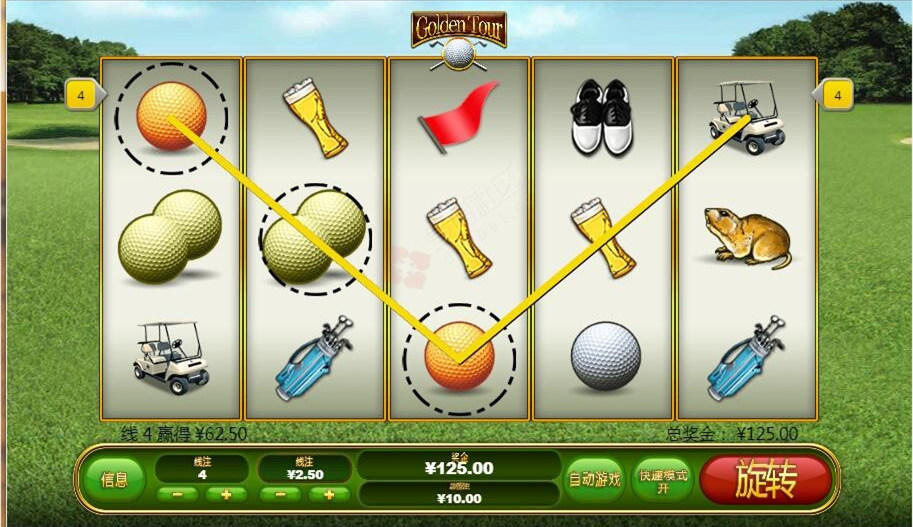Start 自动游戏 auto play
This screenshot has width=913, height=527.
pos(594,479)
